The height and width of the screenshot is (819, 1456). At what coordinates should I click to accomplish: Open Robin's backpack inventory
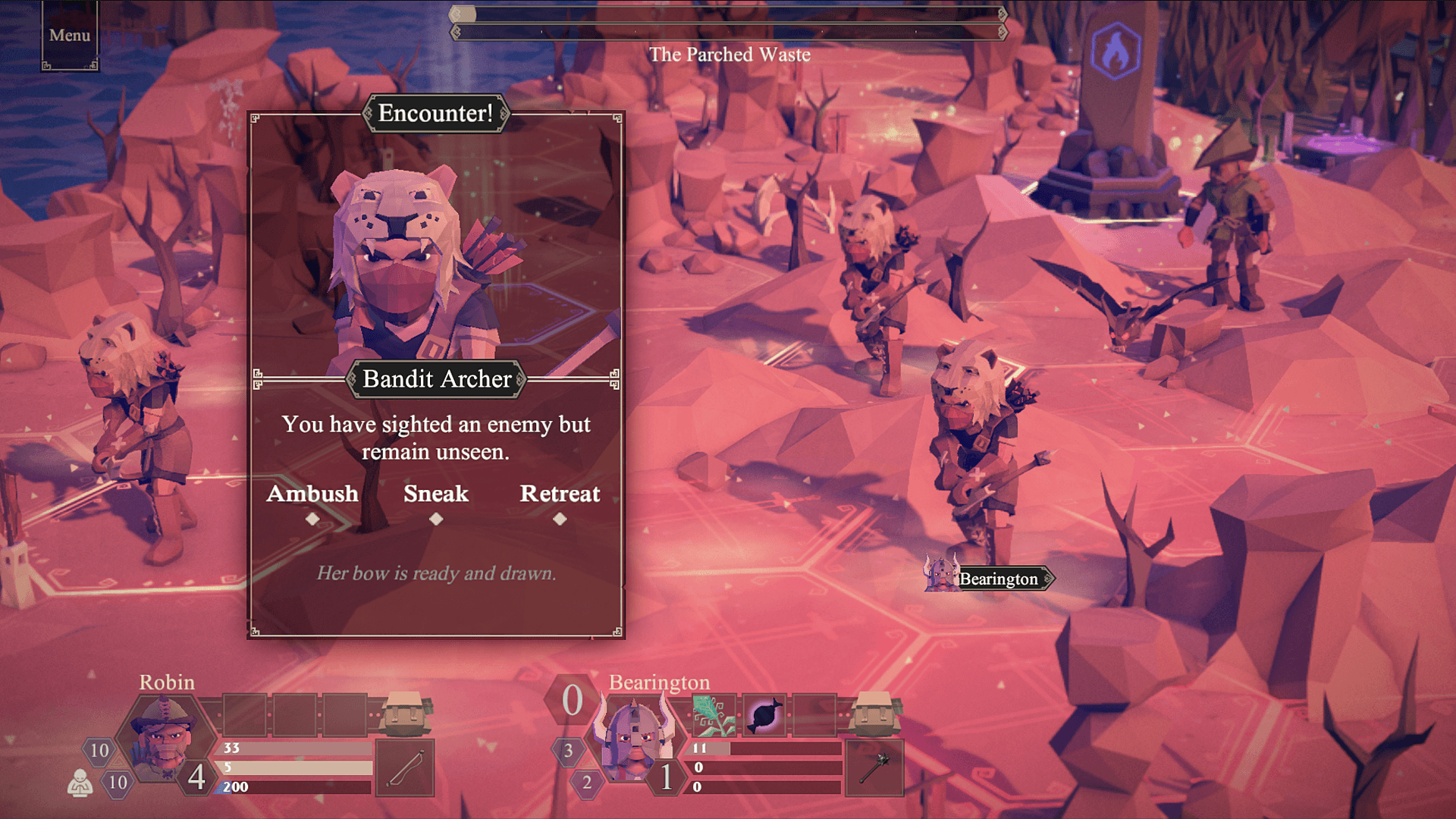point(405,714)
